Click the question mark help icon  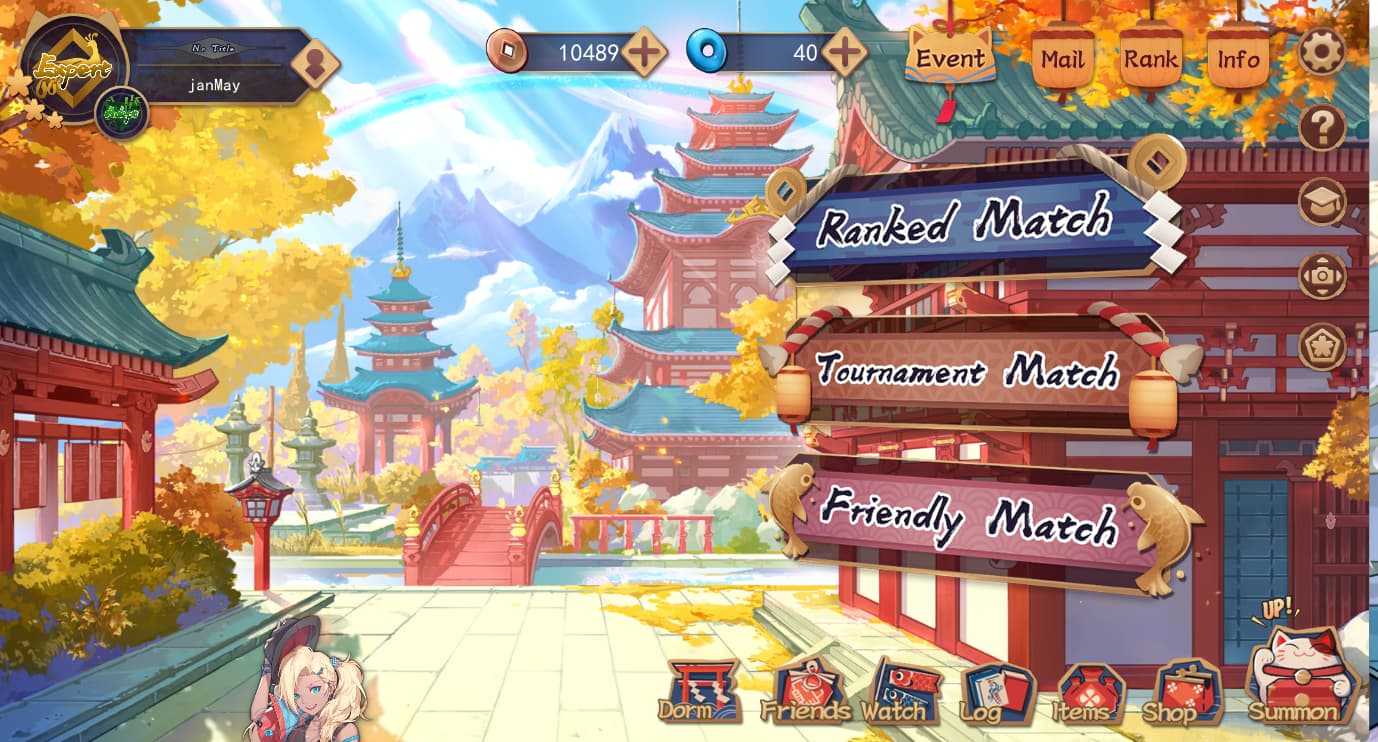tap(1322, 127)
